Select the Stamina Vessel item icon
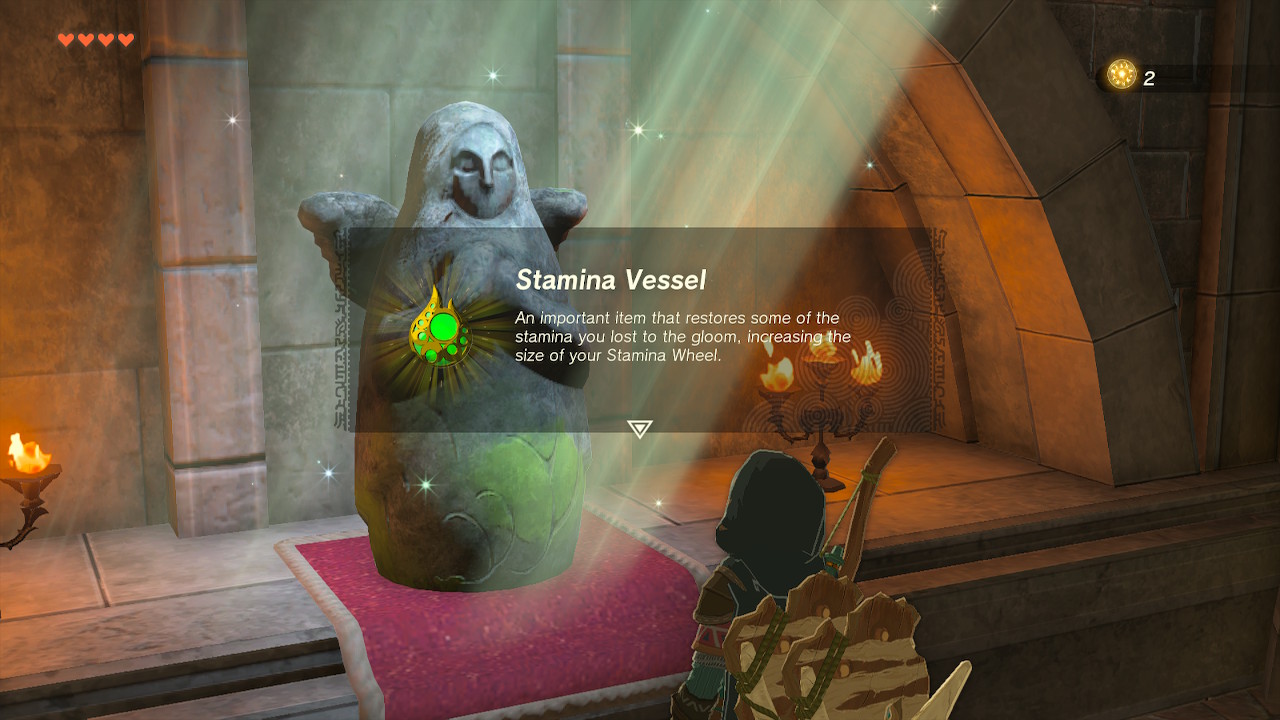Image resolution: width=1280 pixels, height=720 pixels. (x=440, y=328)
